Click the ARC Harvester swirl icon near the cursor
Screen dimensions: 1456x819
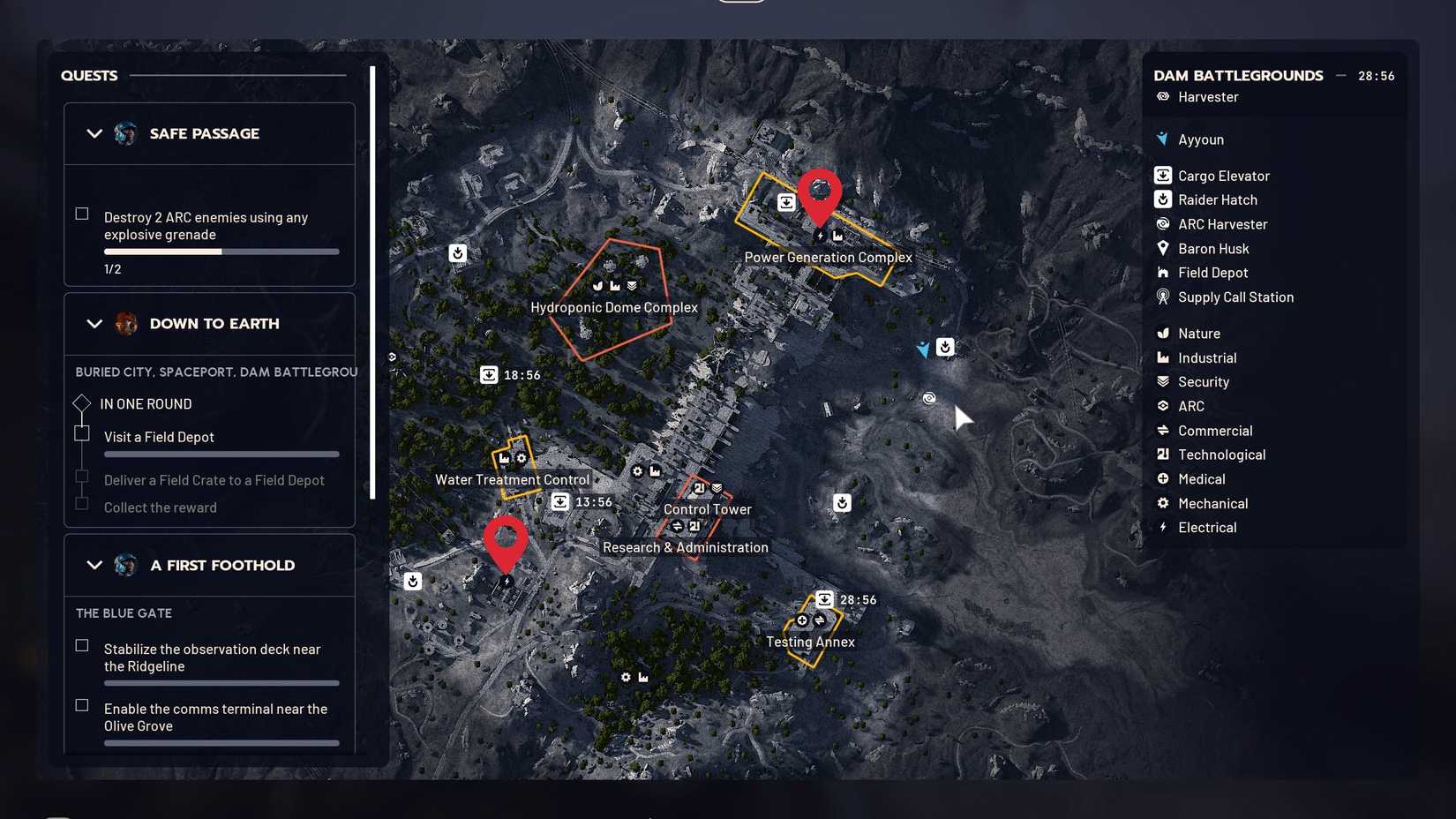pos(929,399)
